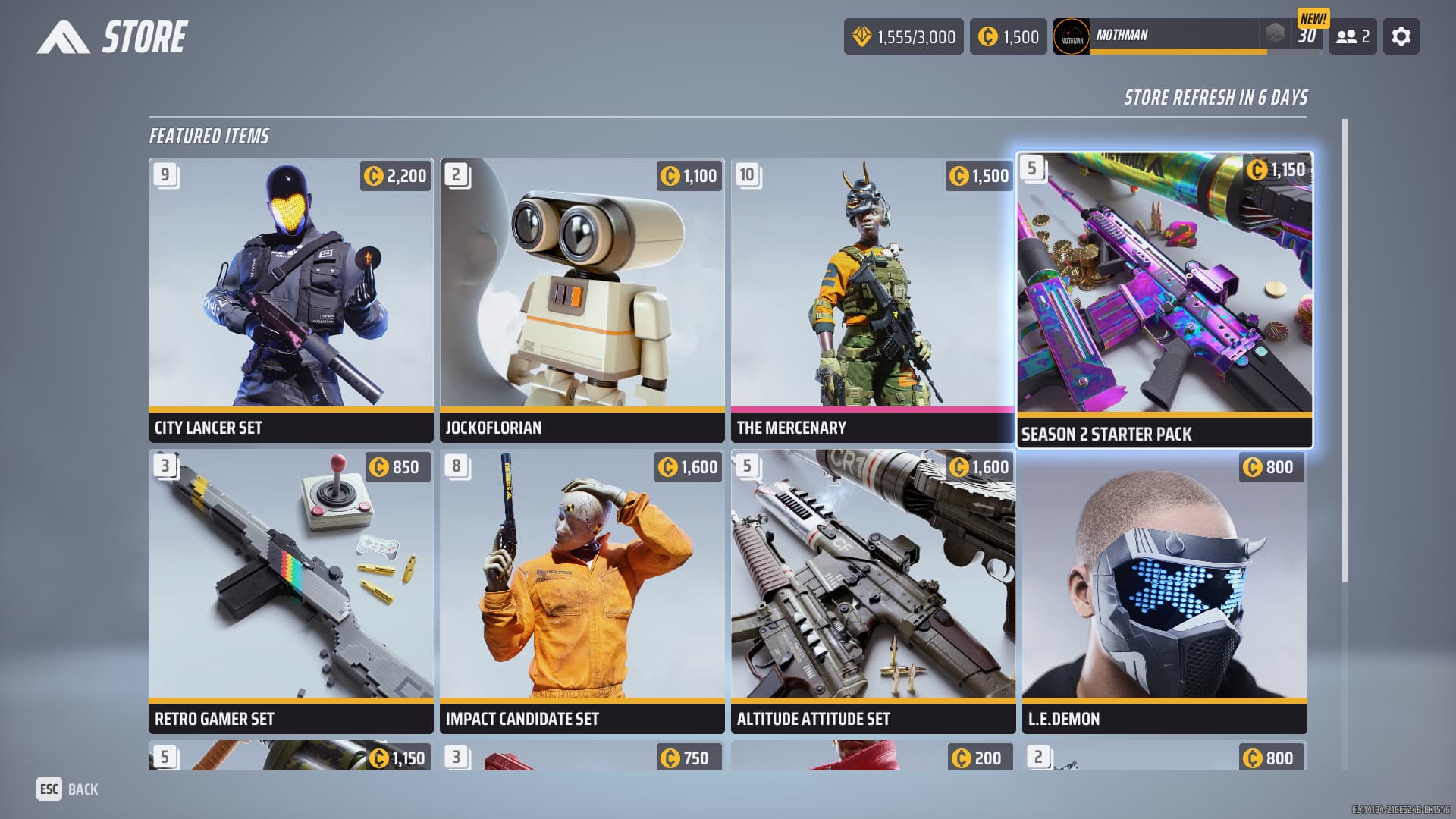Click the store page scrollbar
The height and width of the screenshot is (819, 1456).
pyautogui.click(x=1345, y=349)
